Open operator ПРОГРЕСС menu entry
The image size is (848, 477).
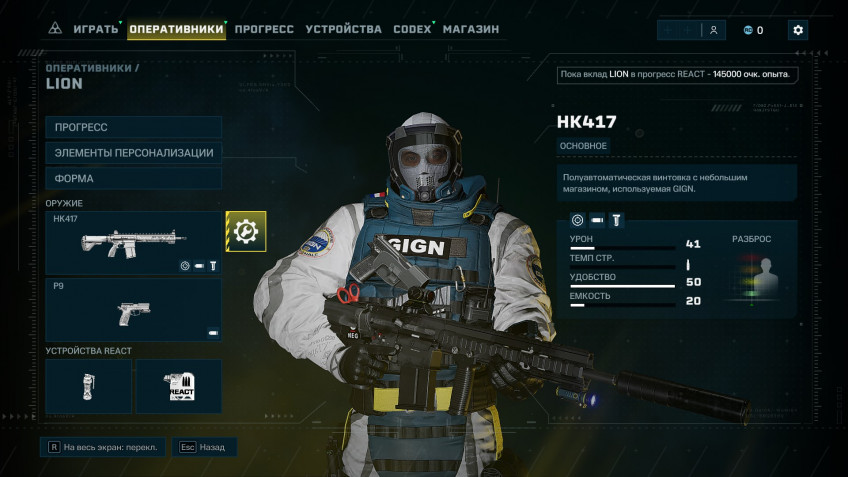134,127
